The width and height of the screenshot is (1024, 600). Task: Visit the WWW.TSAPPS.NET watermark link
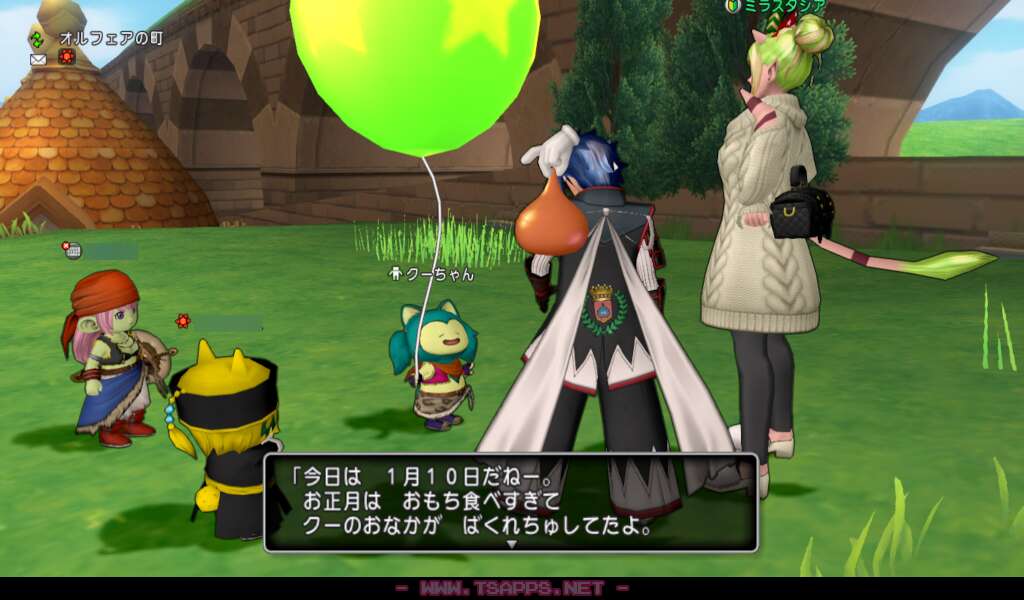tap(511, 588)
